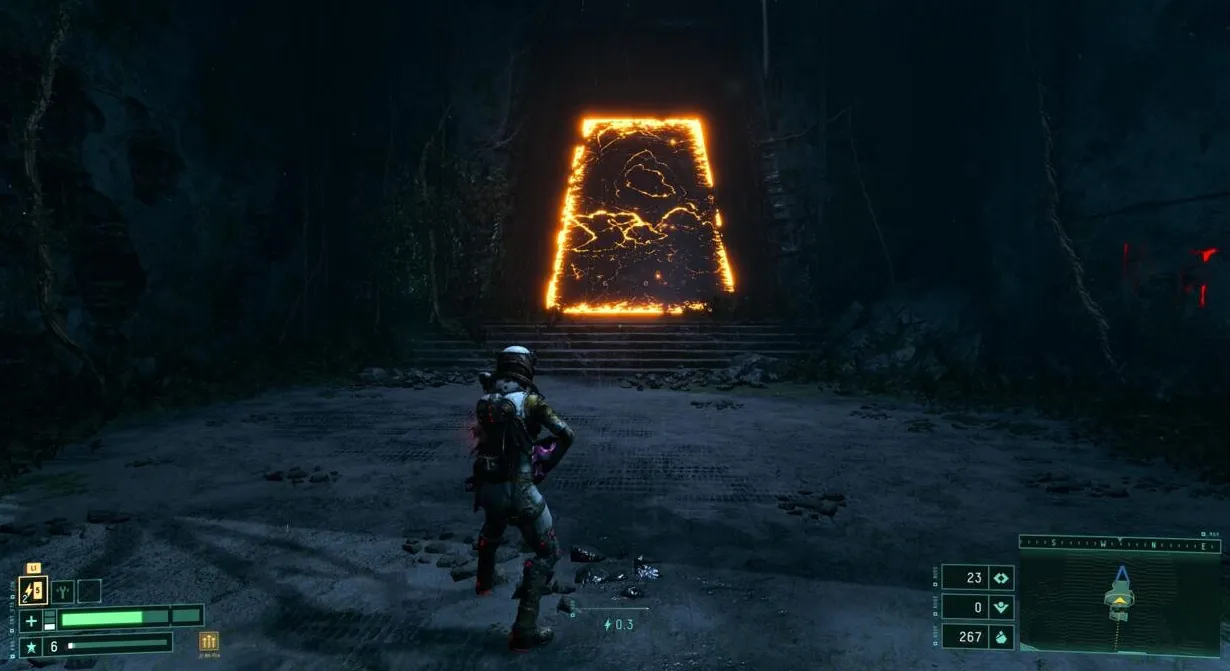The image size is (1230, 671).
Task: Select the lightning bolt alt-fire slot
Action: point(33,591)
